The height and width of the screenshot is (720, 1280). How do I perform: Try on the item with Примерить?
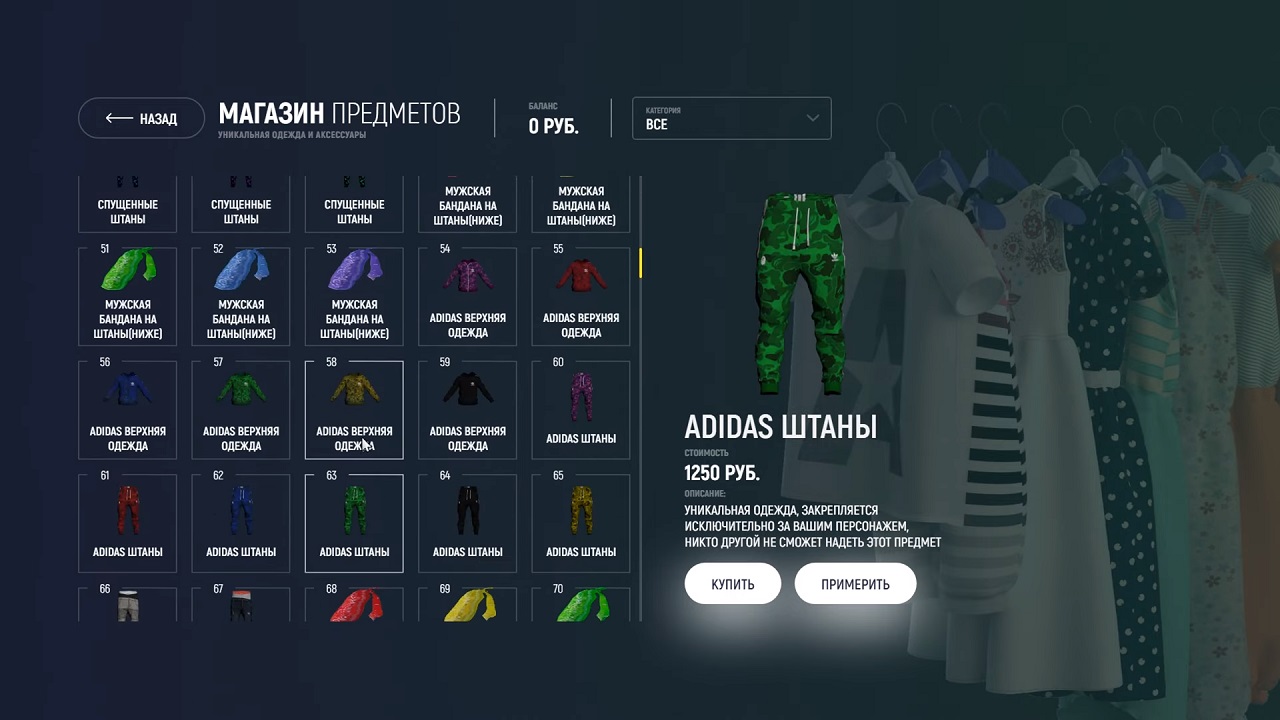(855, 584)
